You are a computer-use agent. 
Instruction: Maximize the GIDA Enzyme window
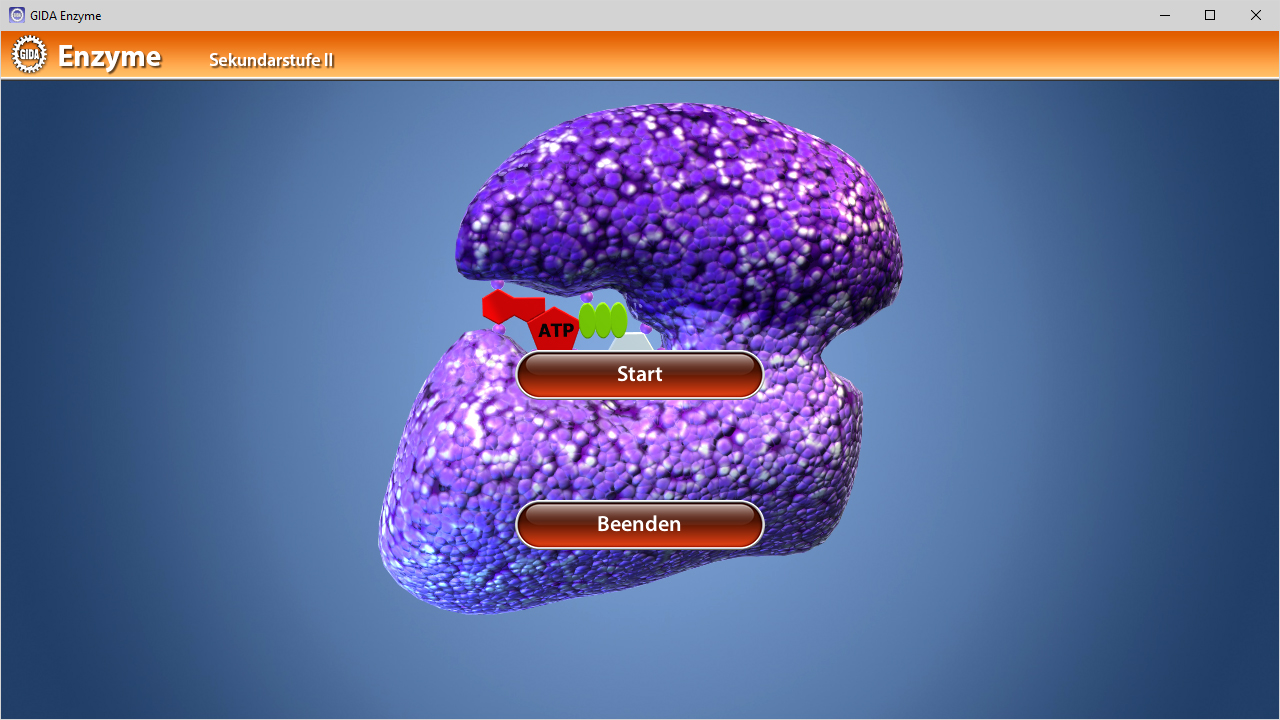[1209, 15]
